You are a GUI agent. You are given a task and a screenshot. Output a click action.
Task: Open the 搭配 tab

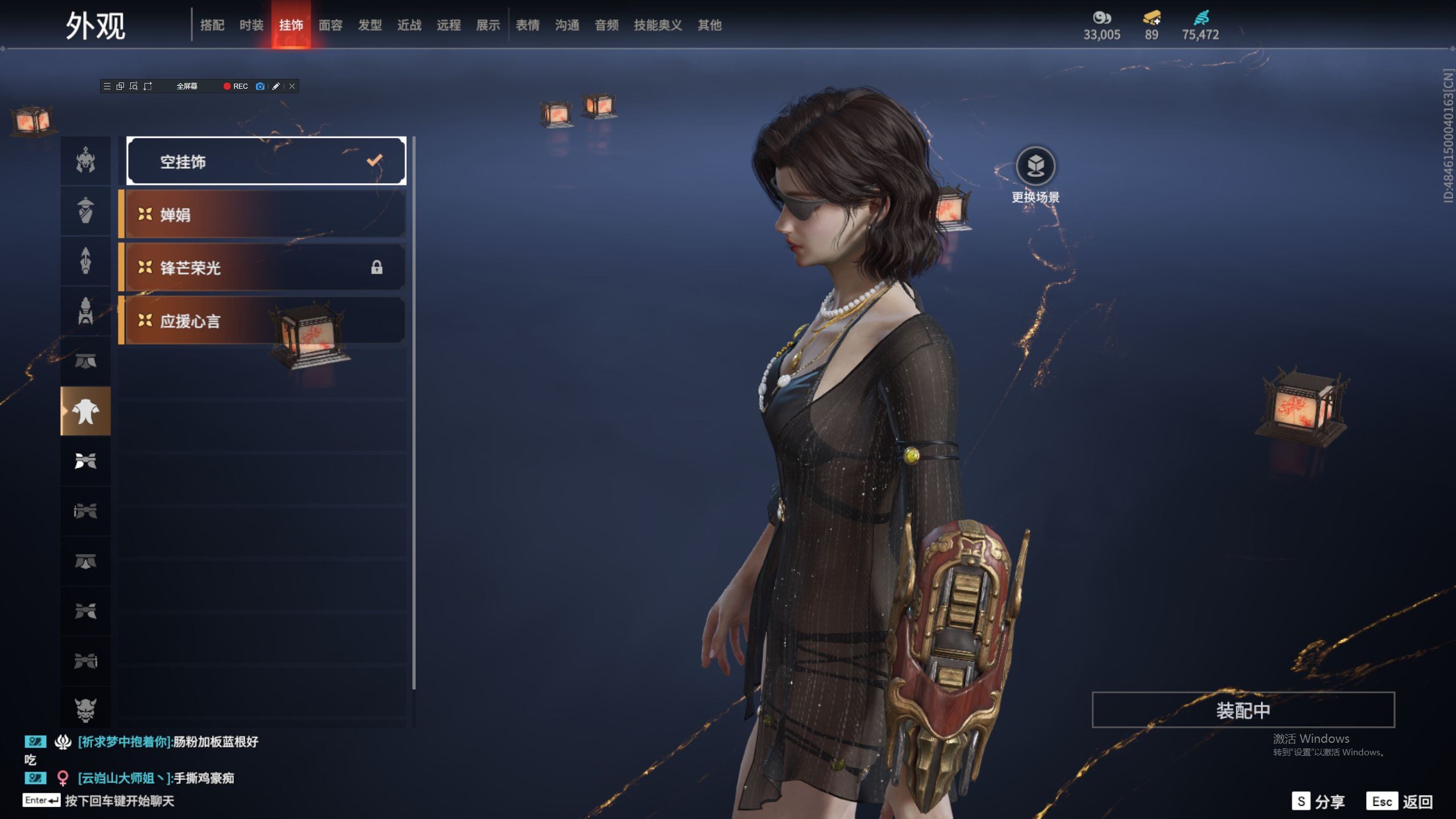(x=212, y=25)
